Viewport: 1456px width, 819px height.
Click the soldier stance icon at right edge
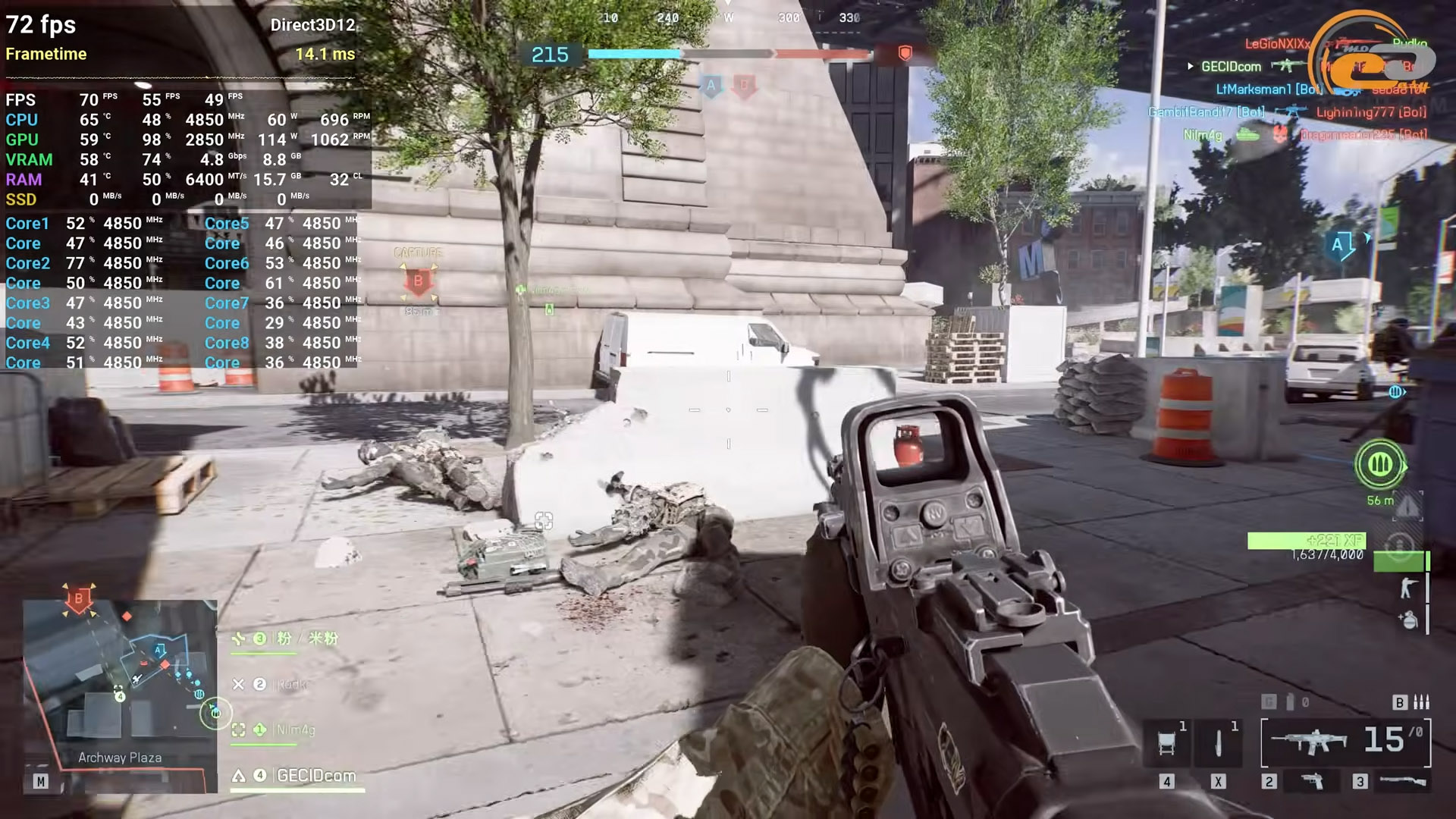coord(1408,588)
